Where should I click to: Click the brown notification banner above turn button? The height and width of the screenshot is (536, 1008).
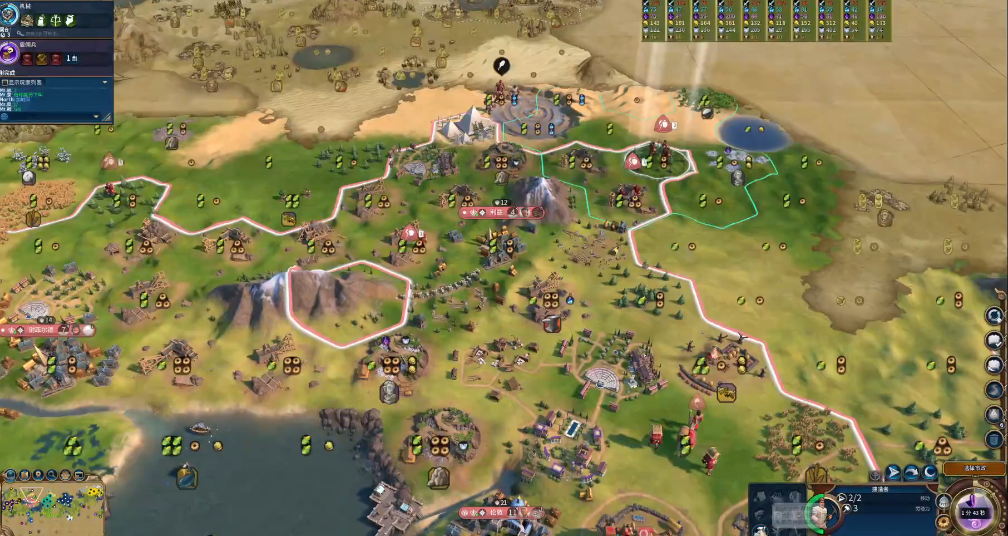tap(973, 467)
